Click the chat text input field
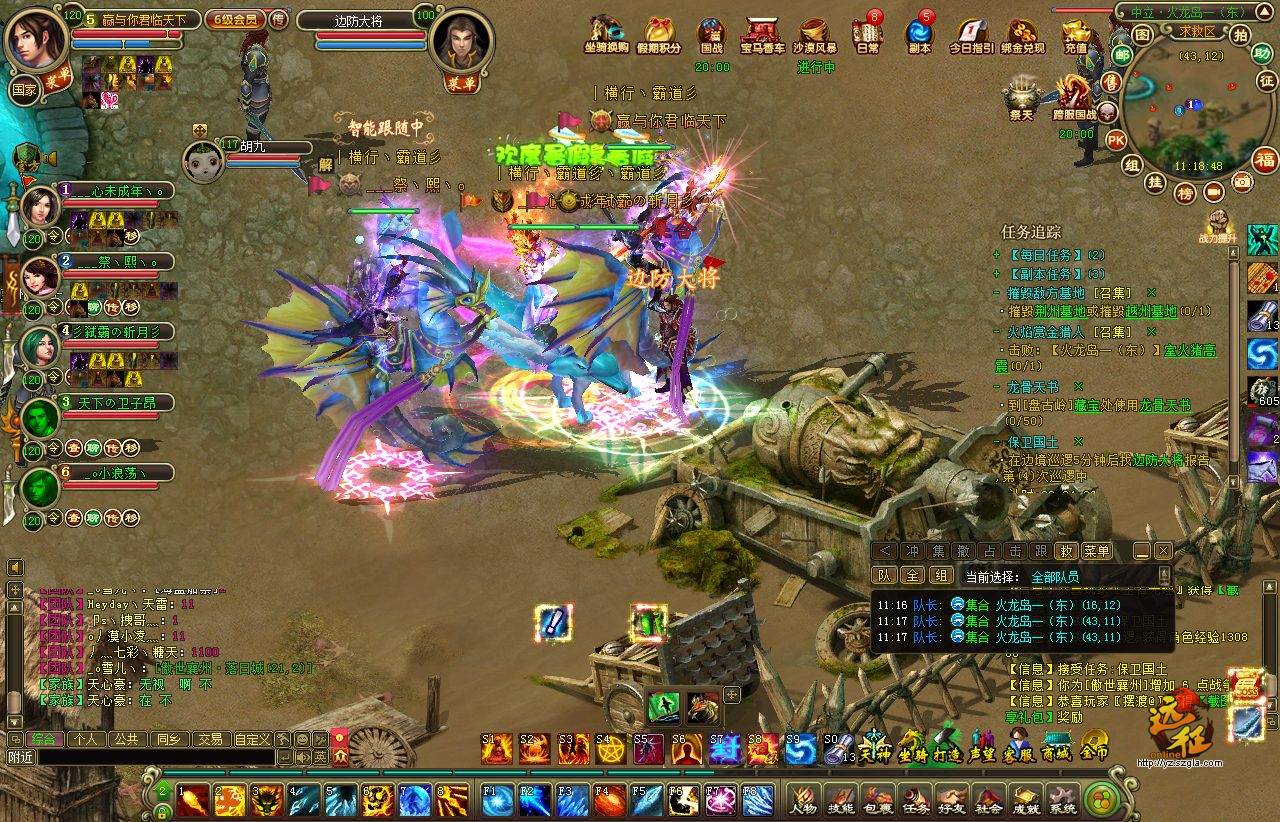 (155, 758)
